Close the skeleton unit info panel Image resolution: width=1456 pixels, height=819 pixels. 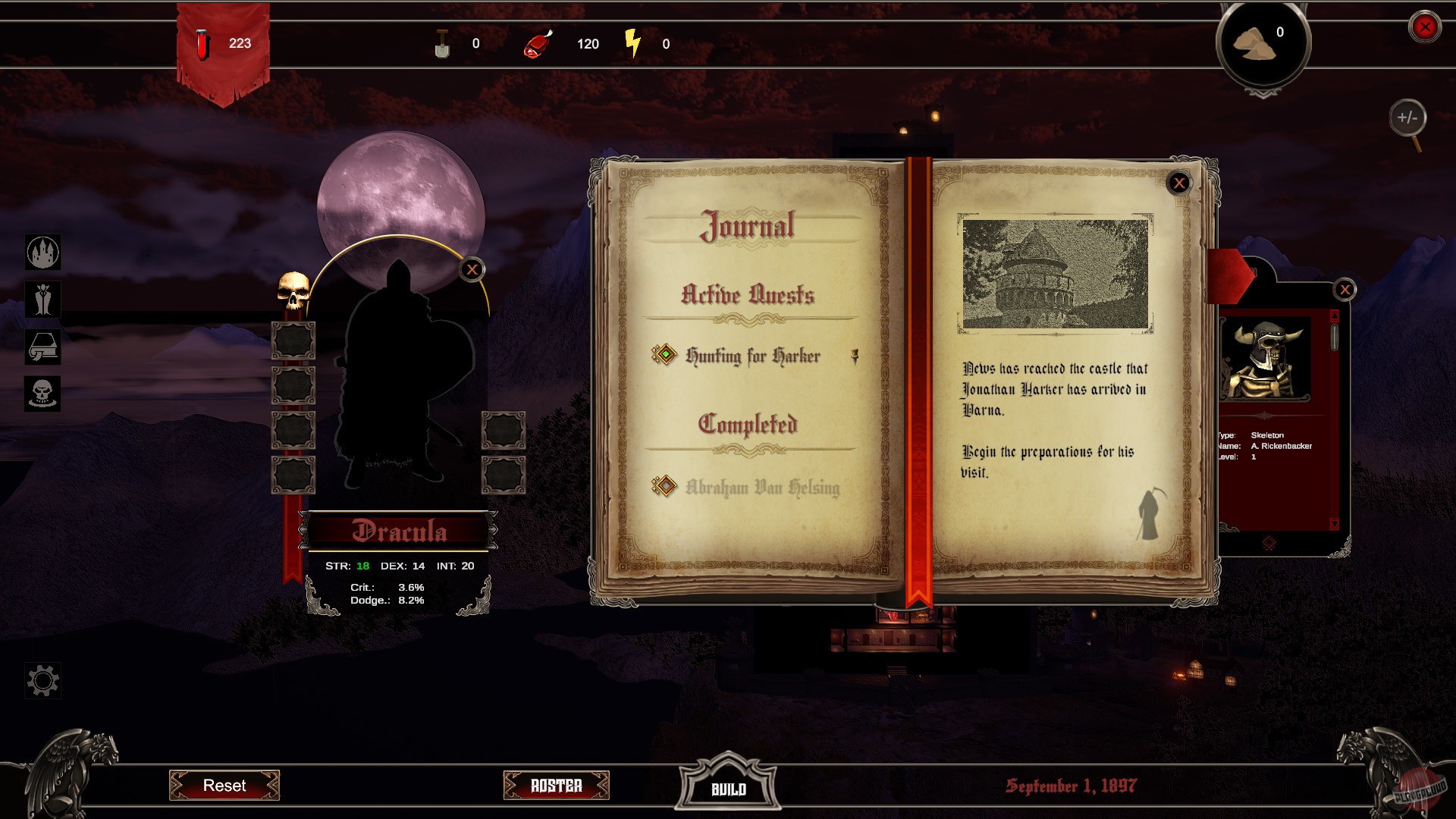(1345, 289)
